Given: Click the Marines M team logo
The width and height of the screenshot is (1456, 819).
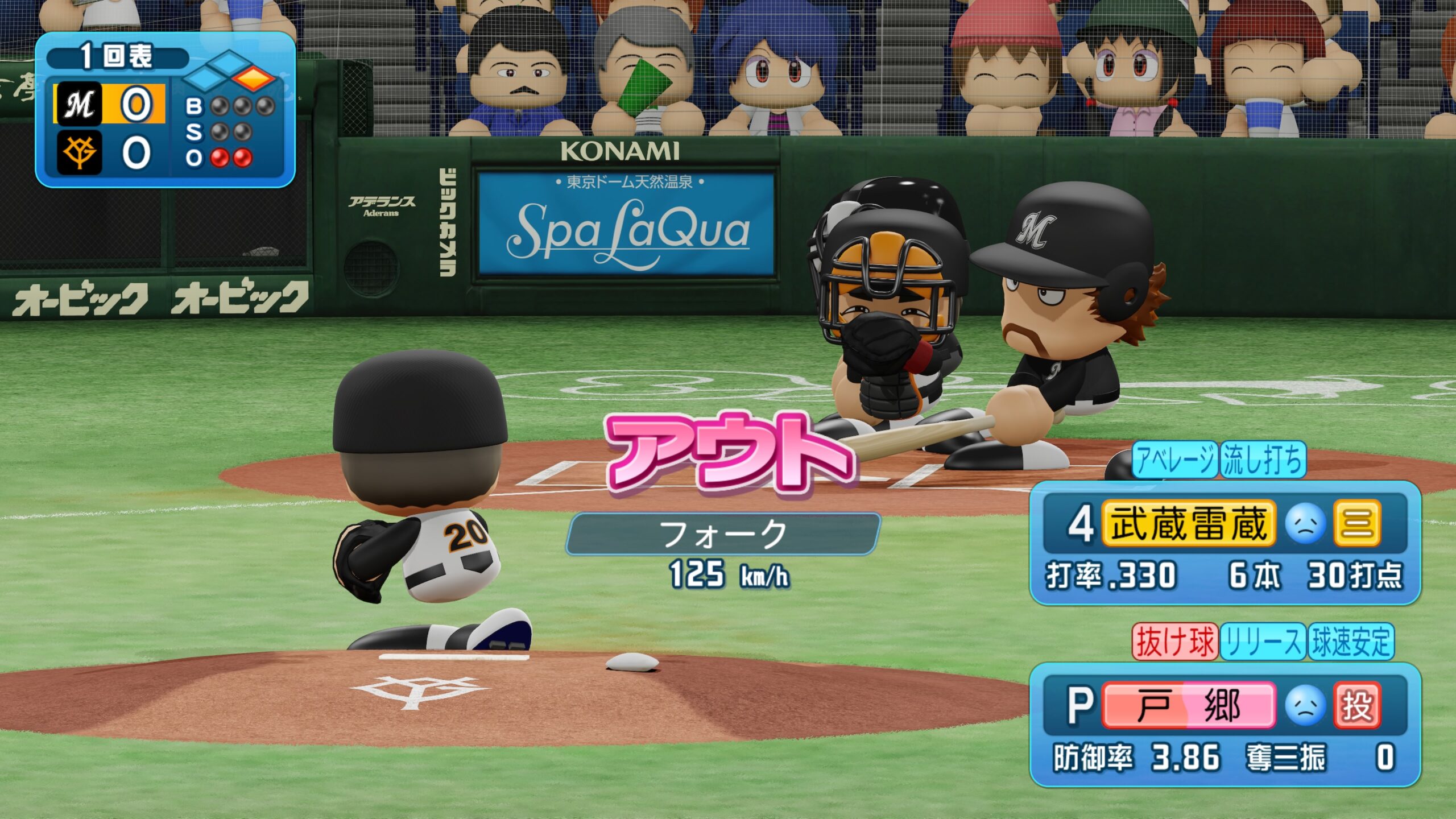Looking at the screenshot, I should [79, 104].
